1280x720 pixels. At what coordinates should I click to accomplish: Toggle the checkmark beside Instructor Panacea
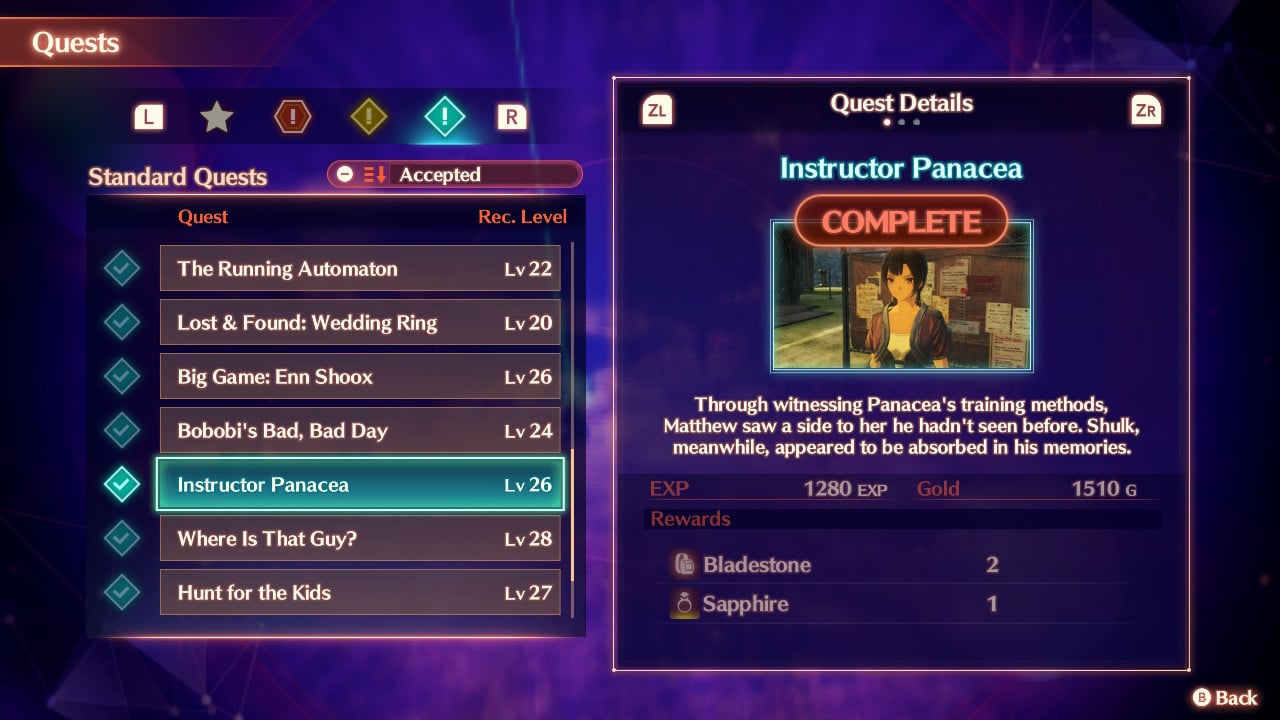[122, 484]
